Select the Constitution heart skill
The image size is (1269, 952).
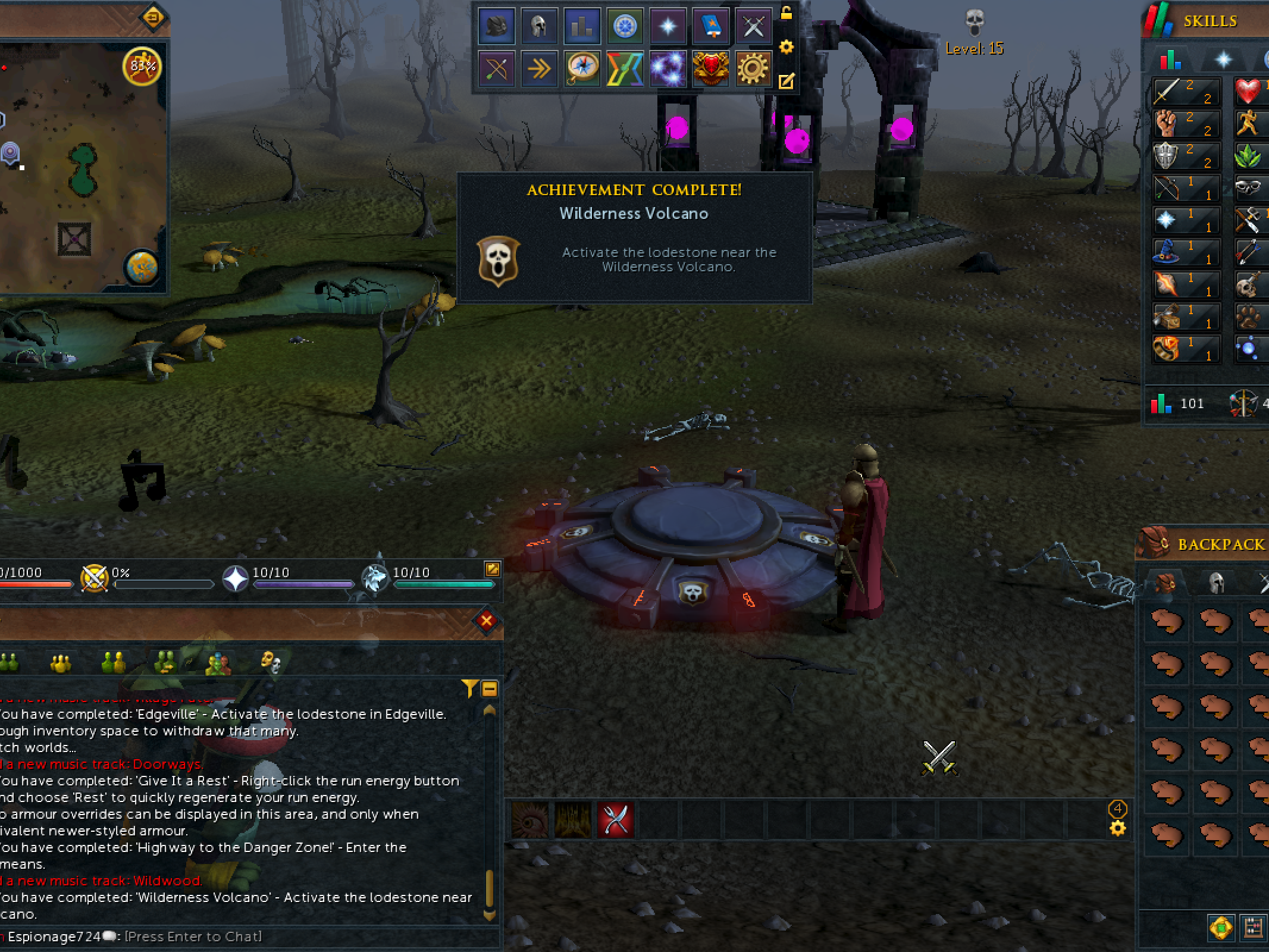(x=1249, y=92)
